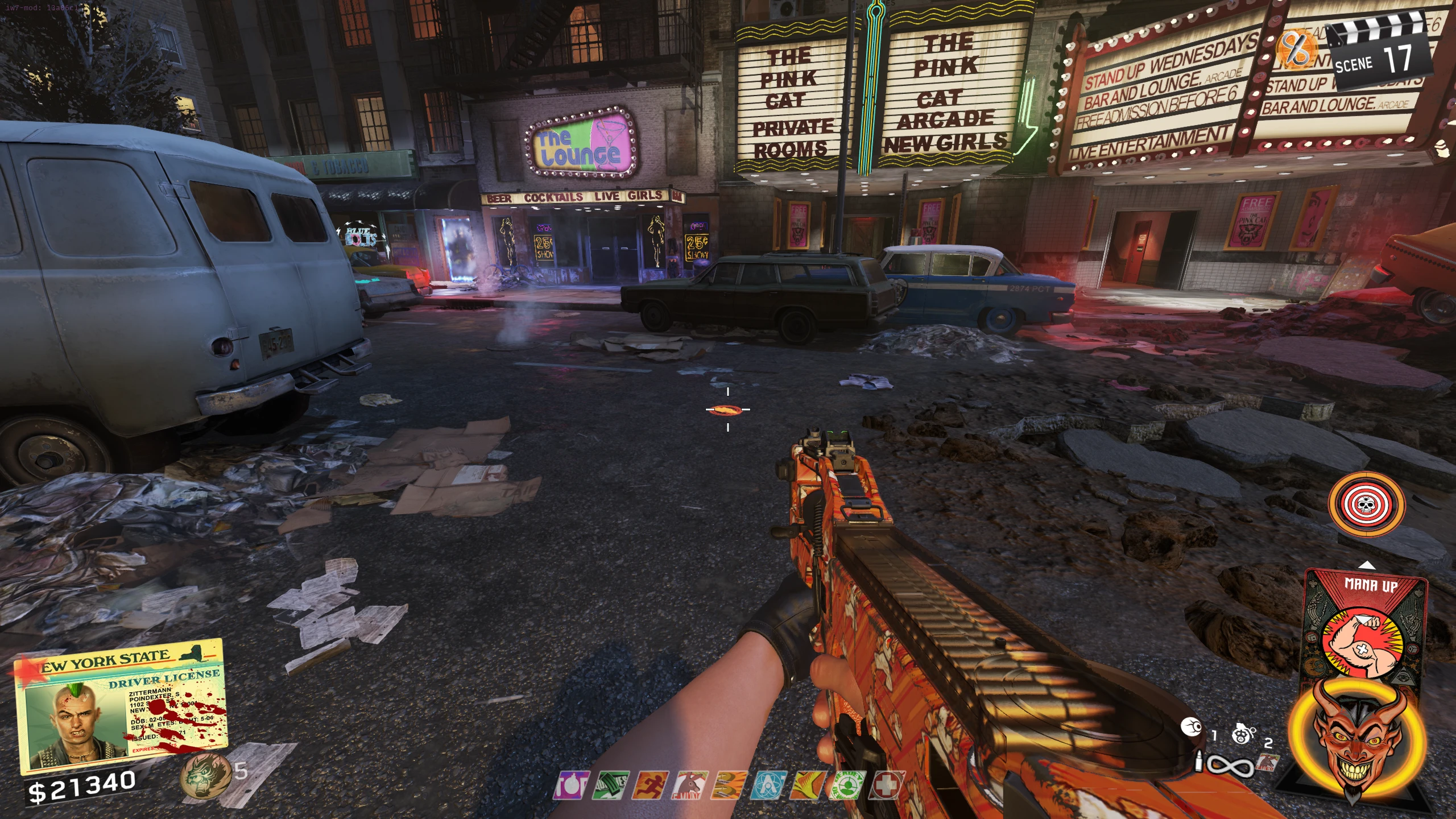Select the small donkey badge beside ammo
The width and height of the screenshot is (1456, 819).
(1267, 762)
